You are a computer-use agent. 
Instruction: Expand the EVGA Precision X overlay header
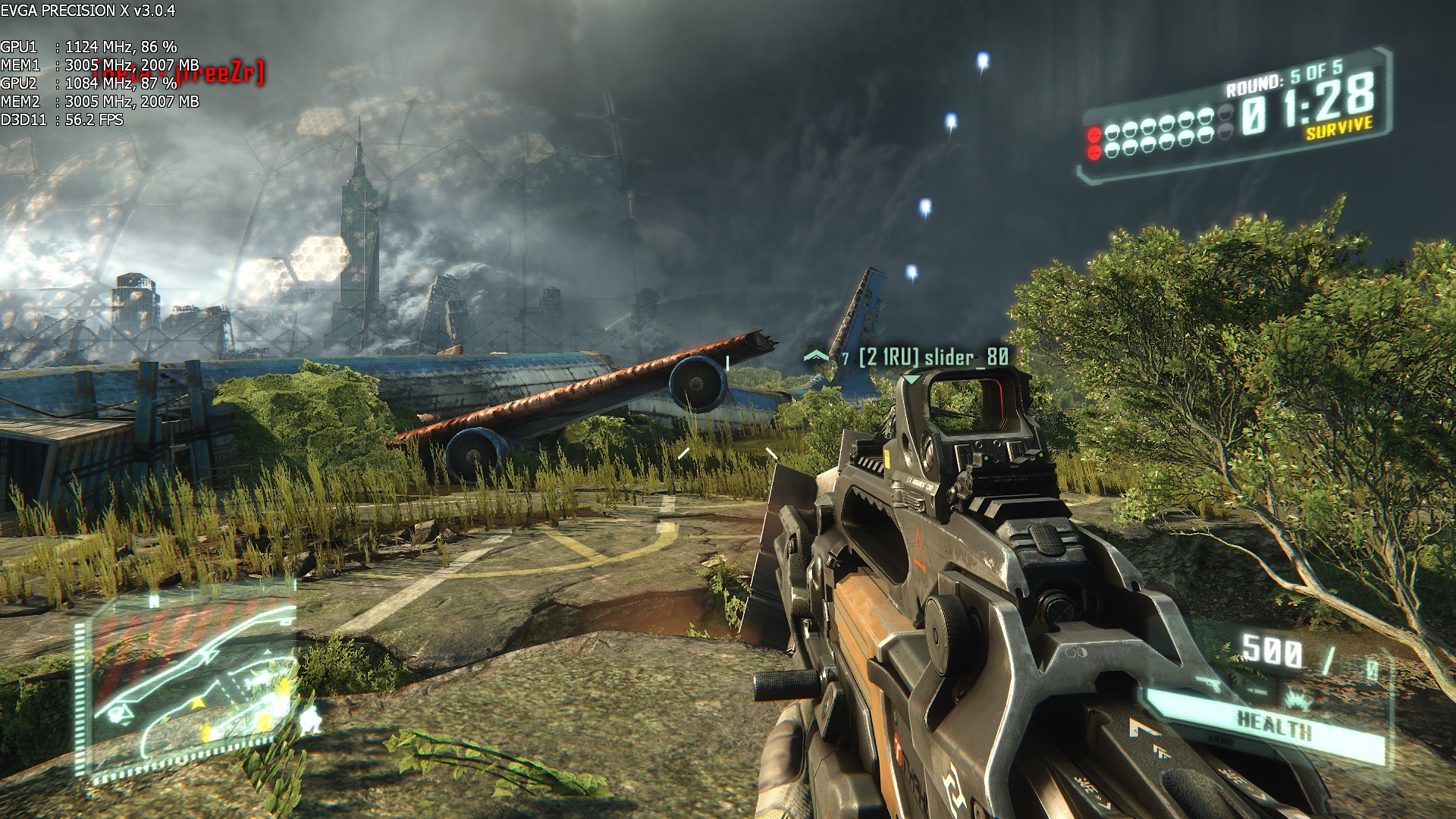[x=87, y=9]
